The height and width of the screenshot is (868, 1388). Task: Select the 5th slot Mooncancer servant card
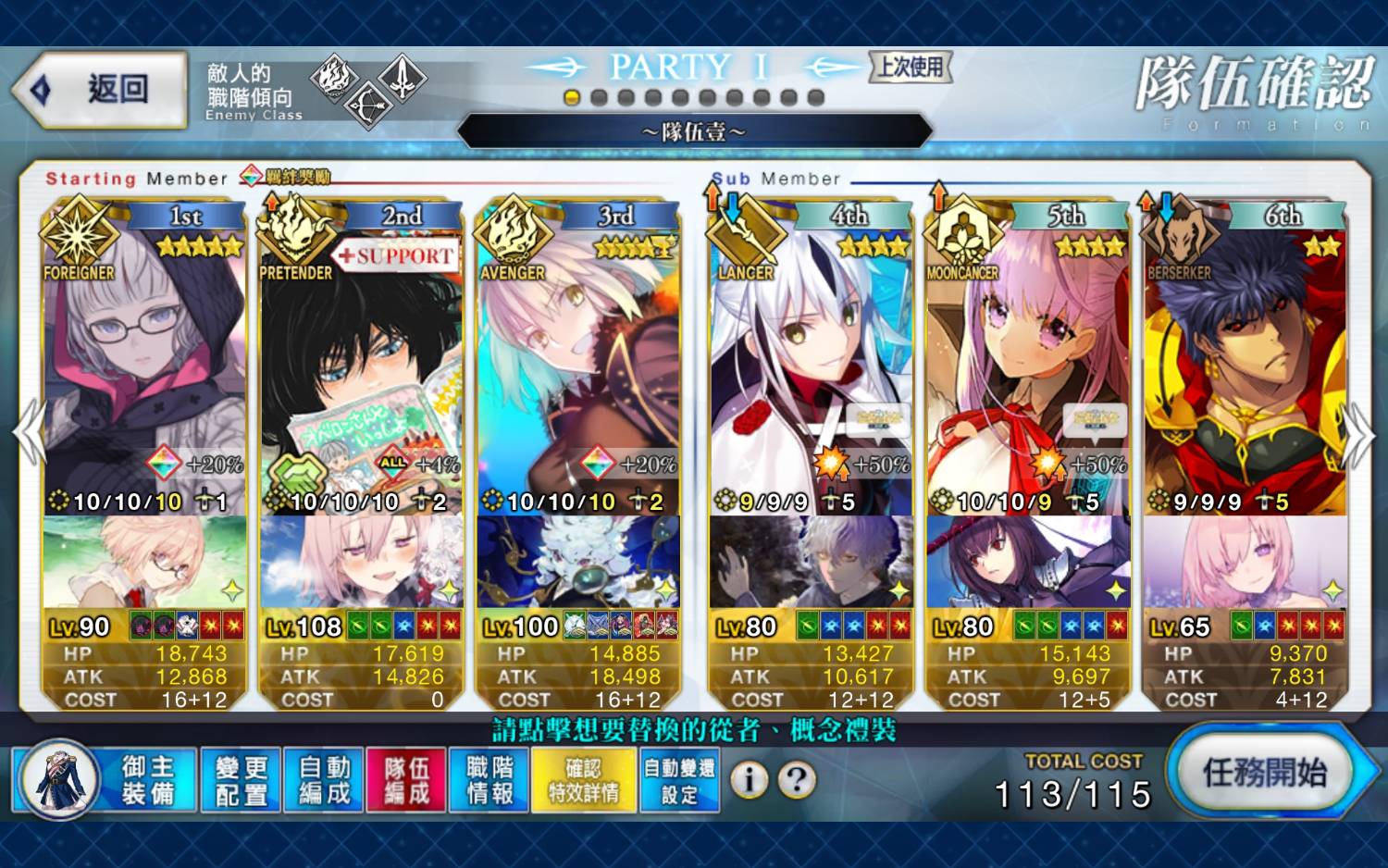1028,370
